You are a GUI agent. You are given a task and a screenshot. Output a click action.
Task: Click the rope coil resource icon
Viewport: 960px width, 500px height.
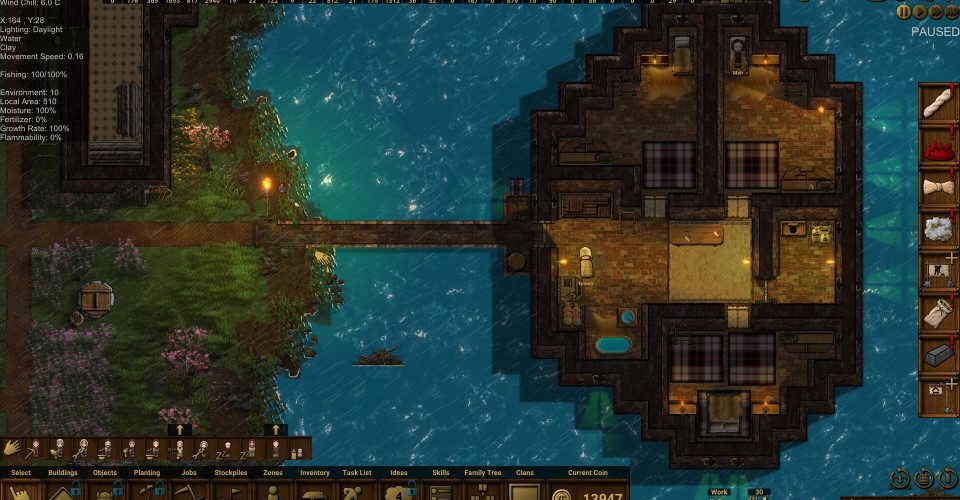pyautogui.click(x=937, y=105)
